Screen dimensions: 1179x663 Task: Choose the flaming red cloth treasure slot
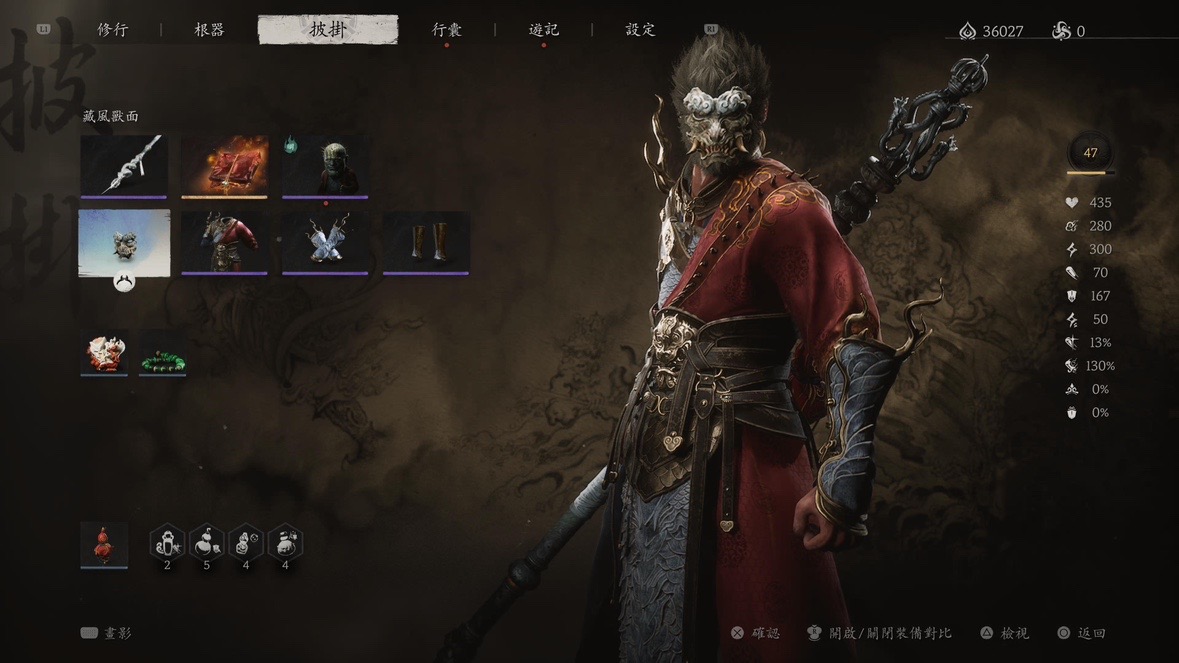point(225,166)
